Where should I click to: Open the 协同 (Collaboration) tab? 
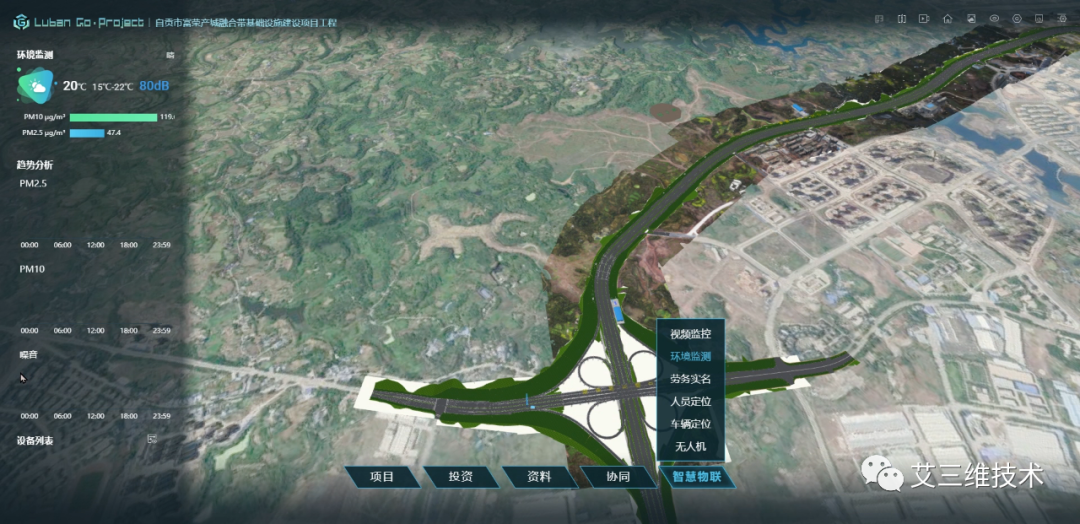pyautogui.click(x=618, y=477)
